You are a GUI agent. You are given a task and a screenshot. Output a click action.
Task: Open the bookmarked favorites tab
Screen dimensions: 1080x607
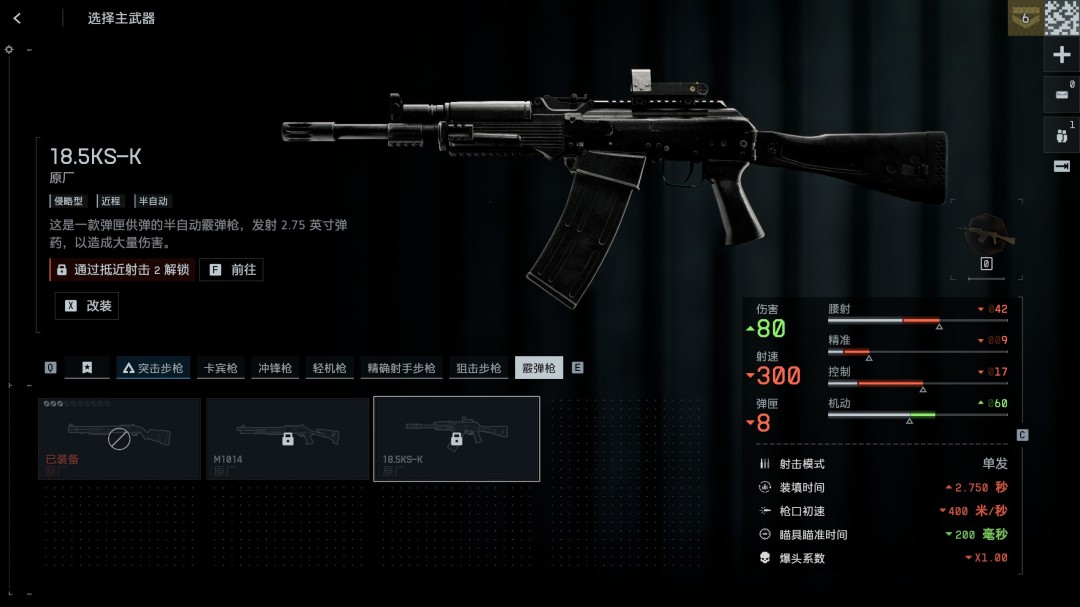pos(87,368)
